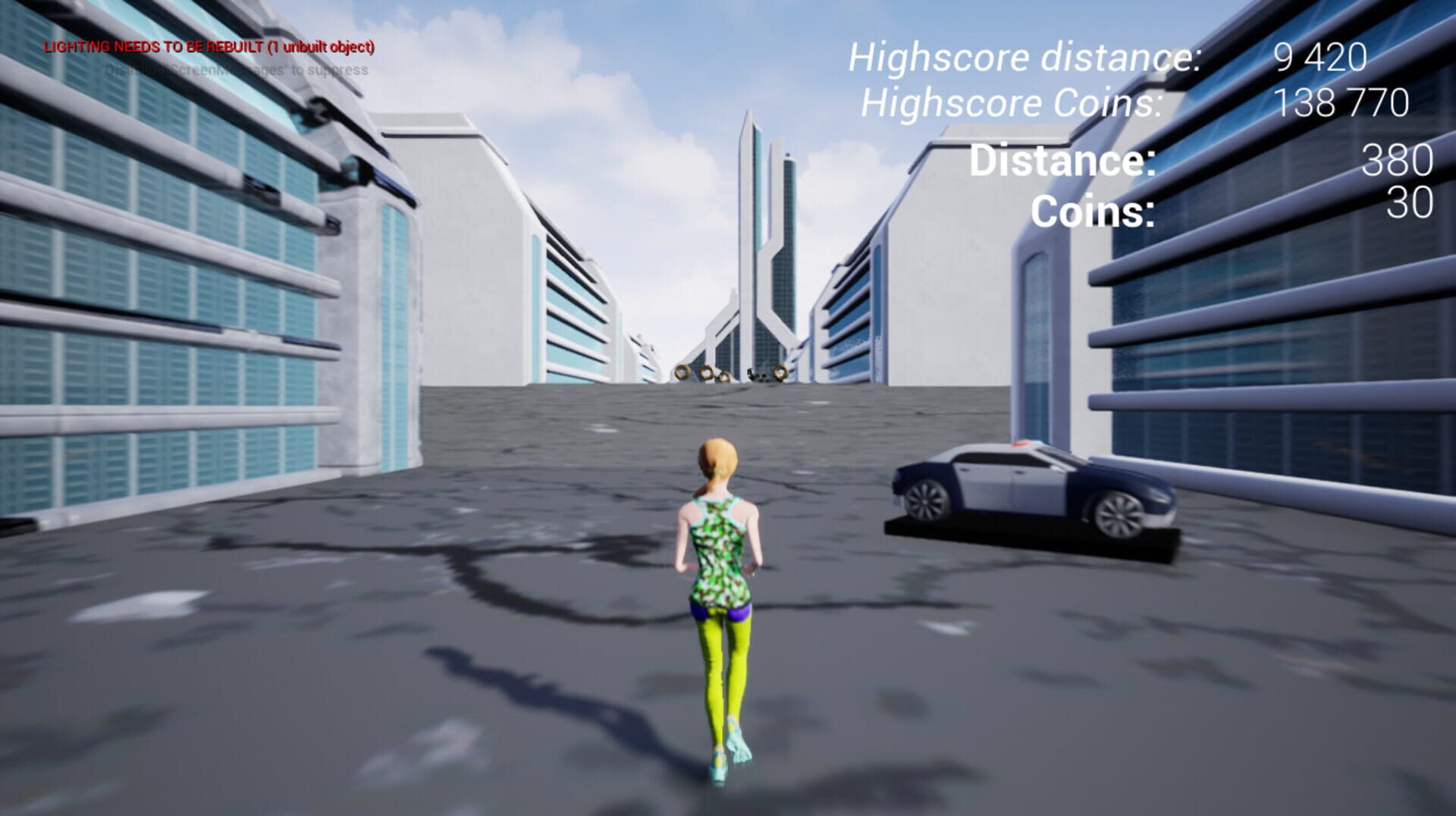Click the 9 420 distance highscore value
1456x816 pixels.
1320,56
